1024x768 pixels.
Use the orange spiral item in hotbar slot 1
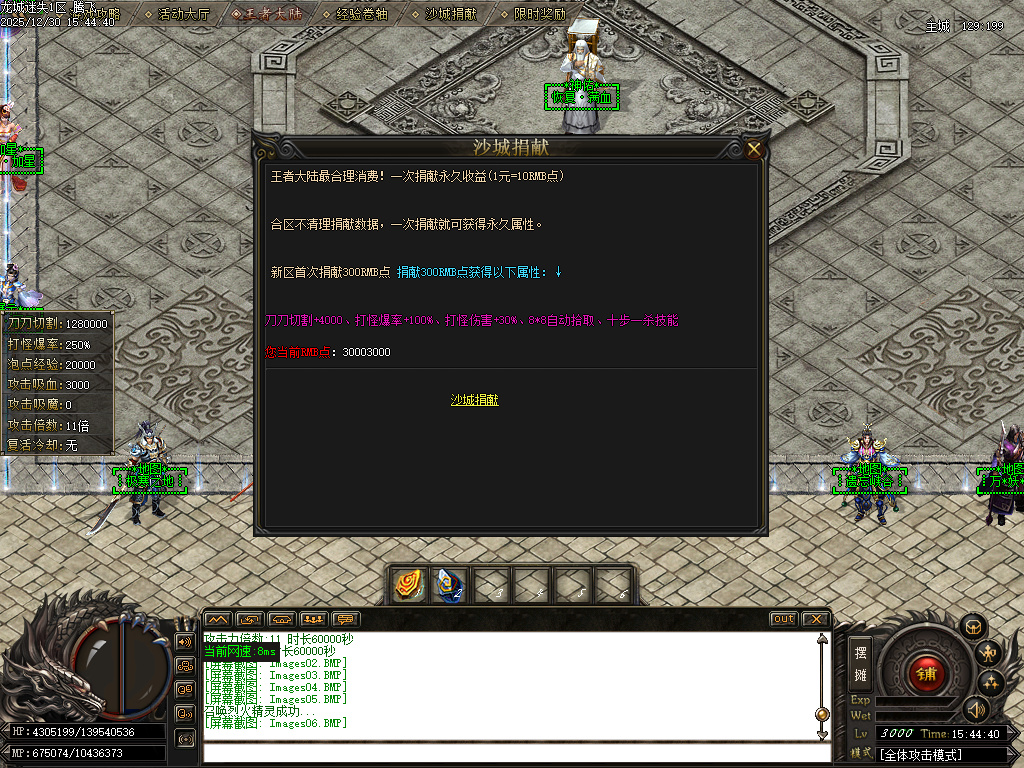point(408,585)
